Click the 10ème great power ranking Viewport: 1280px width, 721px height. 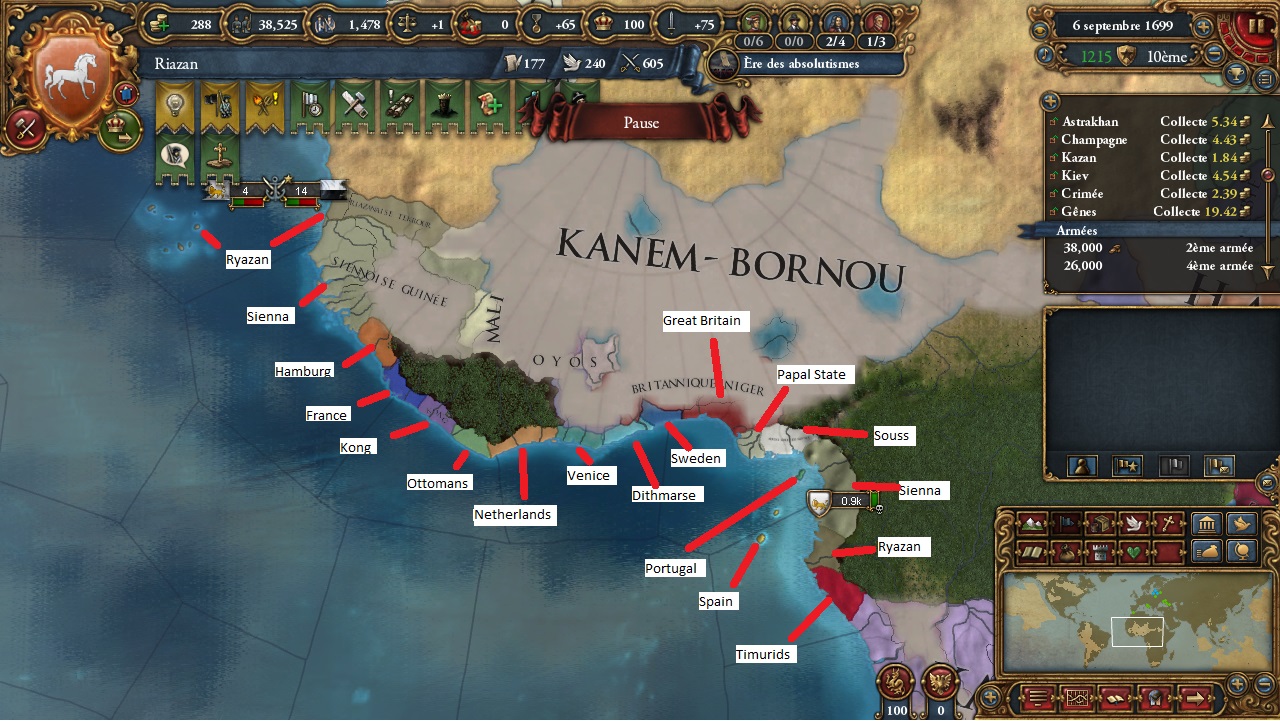pyautogui.click(x=1168, y=57)
